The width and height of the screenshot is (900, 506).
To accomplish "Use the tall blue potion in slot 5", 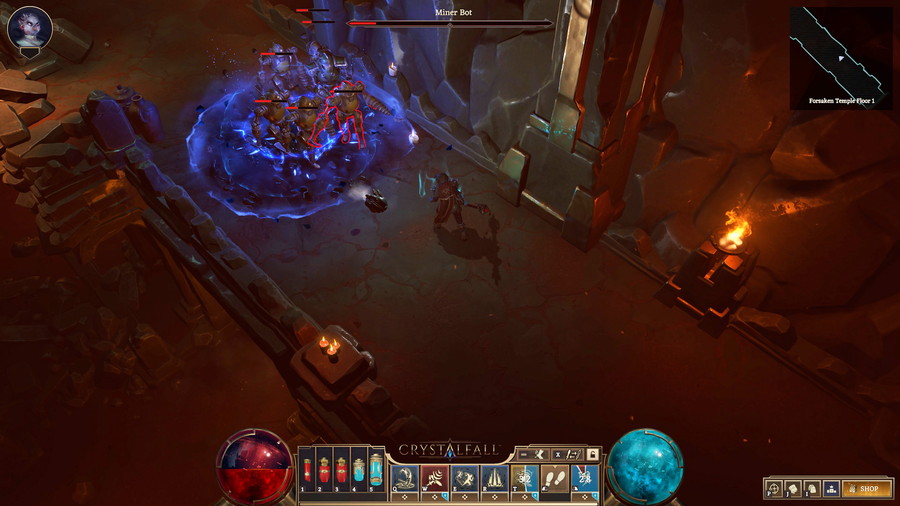I will point(375,469).
